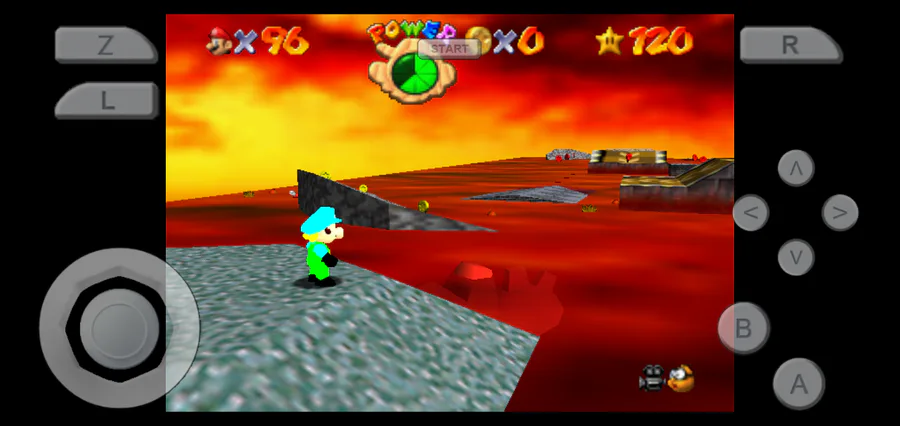This screenshot has height=426, width=900.
Task: Tap the C-left arrow button
Action: tap(751, 212)
